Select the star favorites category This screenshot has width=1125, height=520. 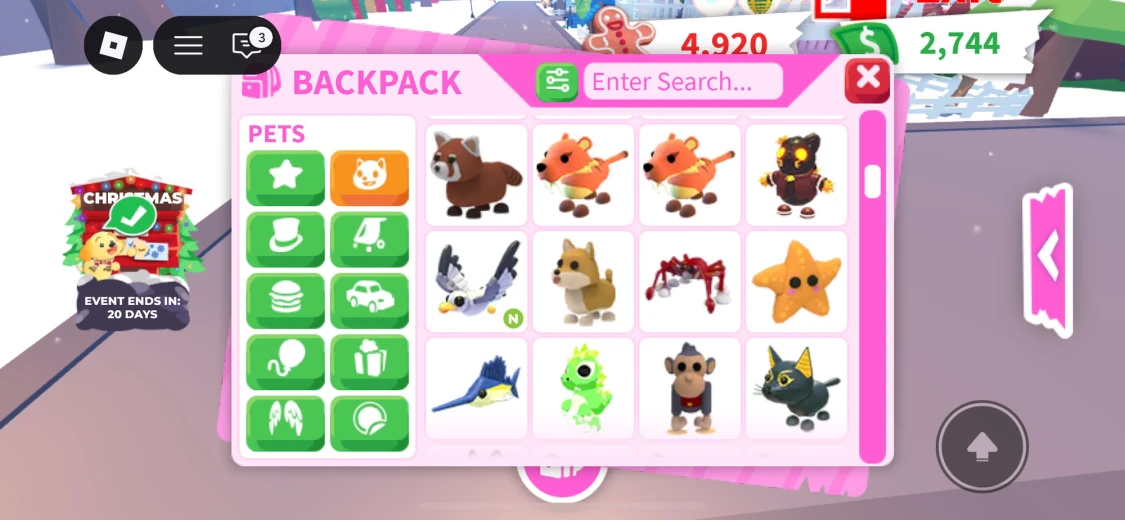click(x=285, y=178)
